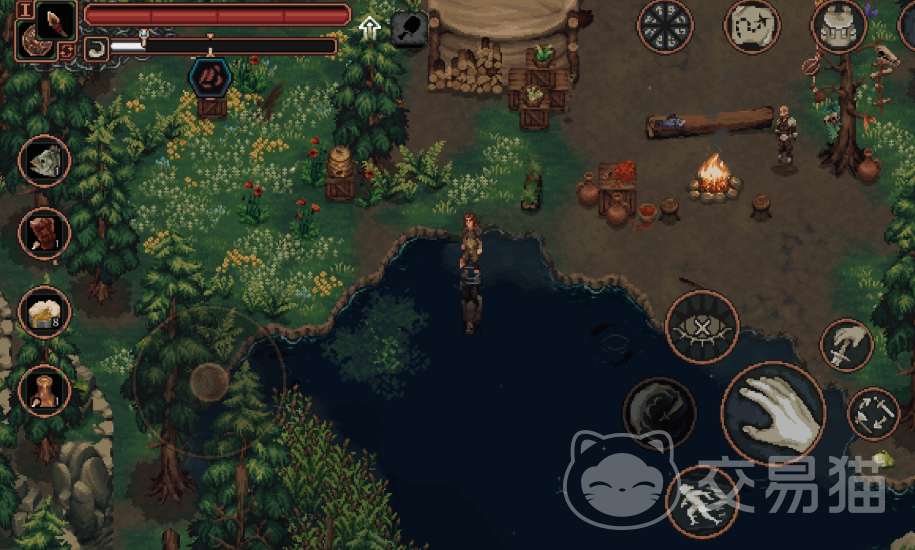Open the backpack inventory
The image size is (915, 550).
tap(838, 25)
